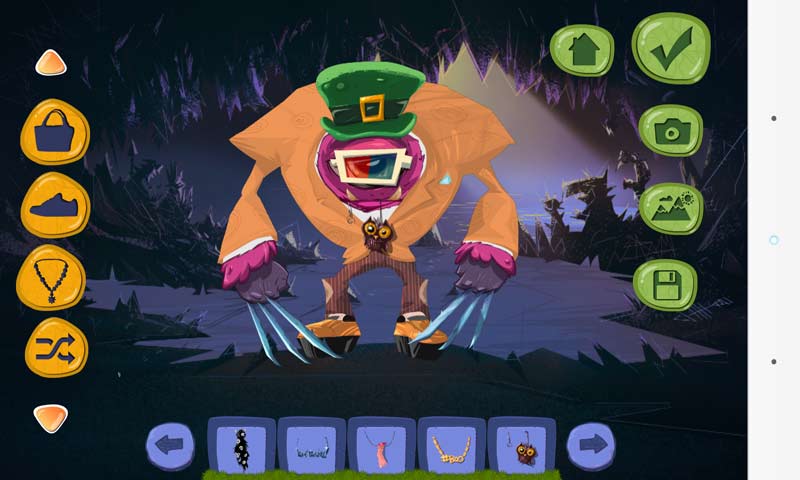The height and width of the screenshot is (480, 800).
Task: Open the shoes category
Action: [55, 205]
